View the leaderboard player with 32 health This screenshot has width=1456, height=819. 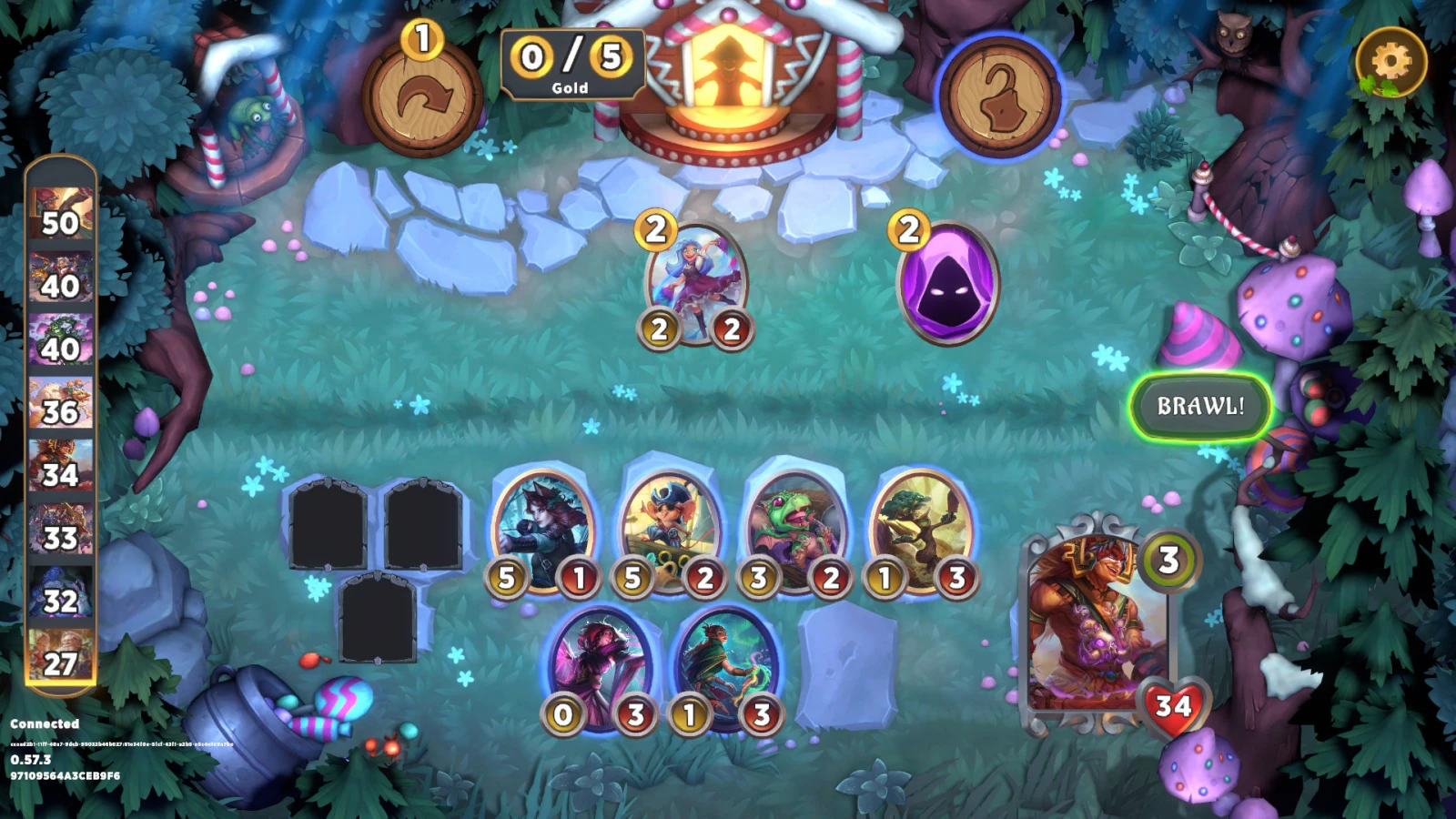click(60, 591)
